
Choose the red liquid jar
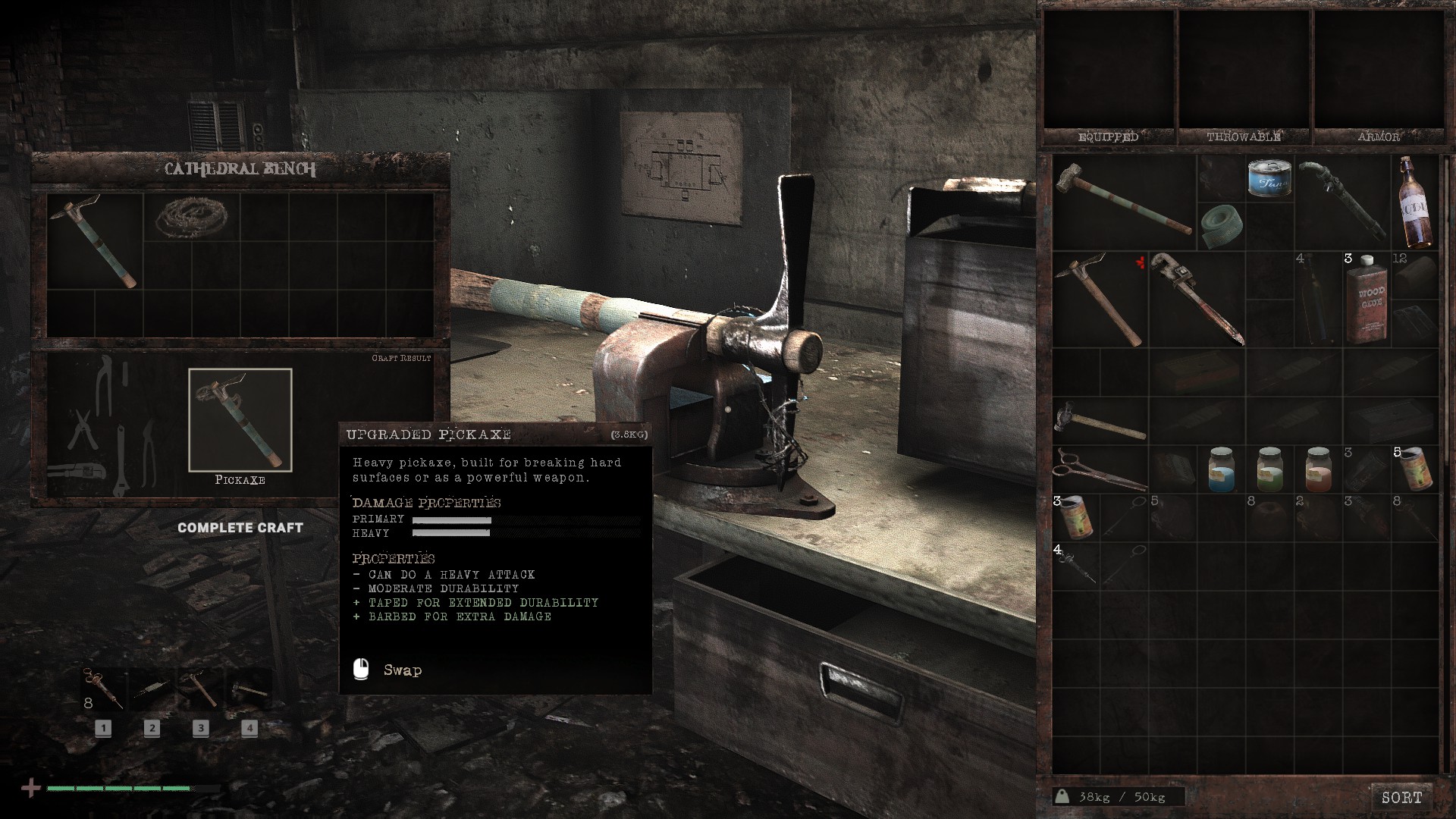[x=1318, y=469]
